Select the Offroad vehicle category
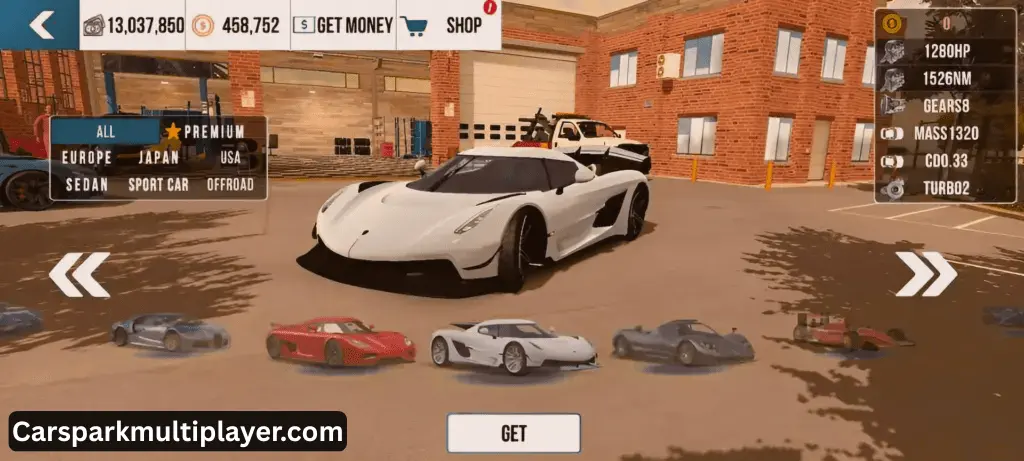The width and height of the screenshot is (1024, 461). [230, 184]
